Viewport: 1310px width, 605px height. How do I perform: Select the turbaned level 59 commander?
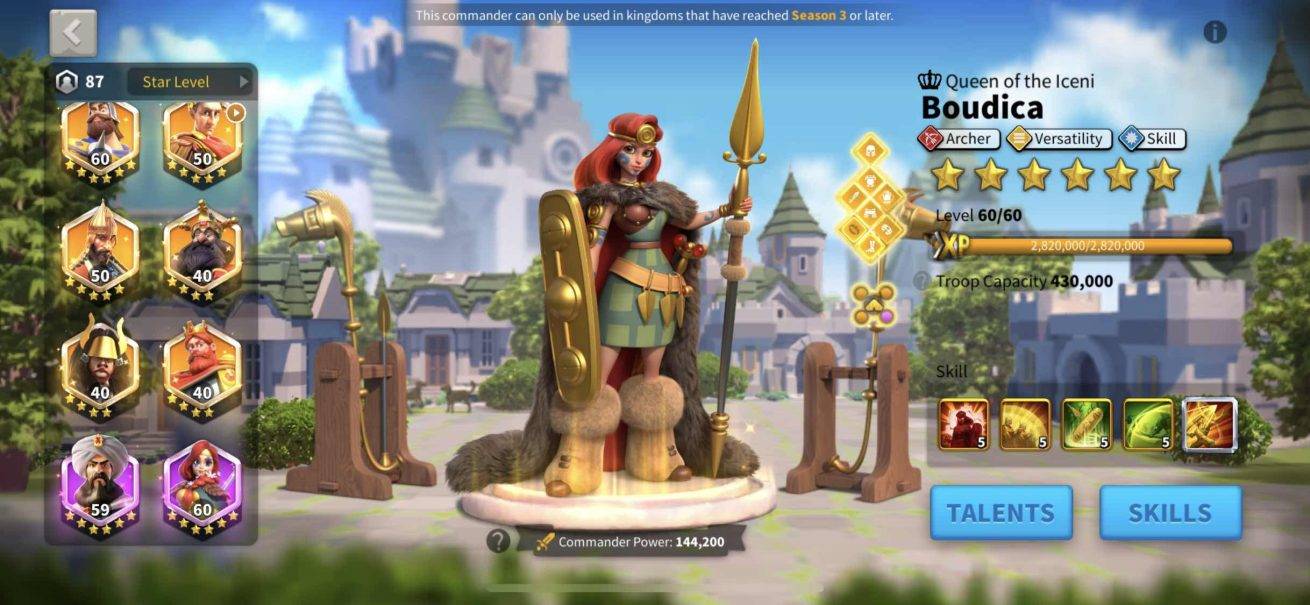100,485
